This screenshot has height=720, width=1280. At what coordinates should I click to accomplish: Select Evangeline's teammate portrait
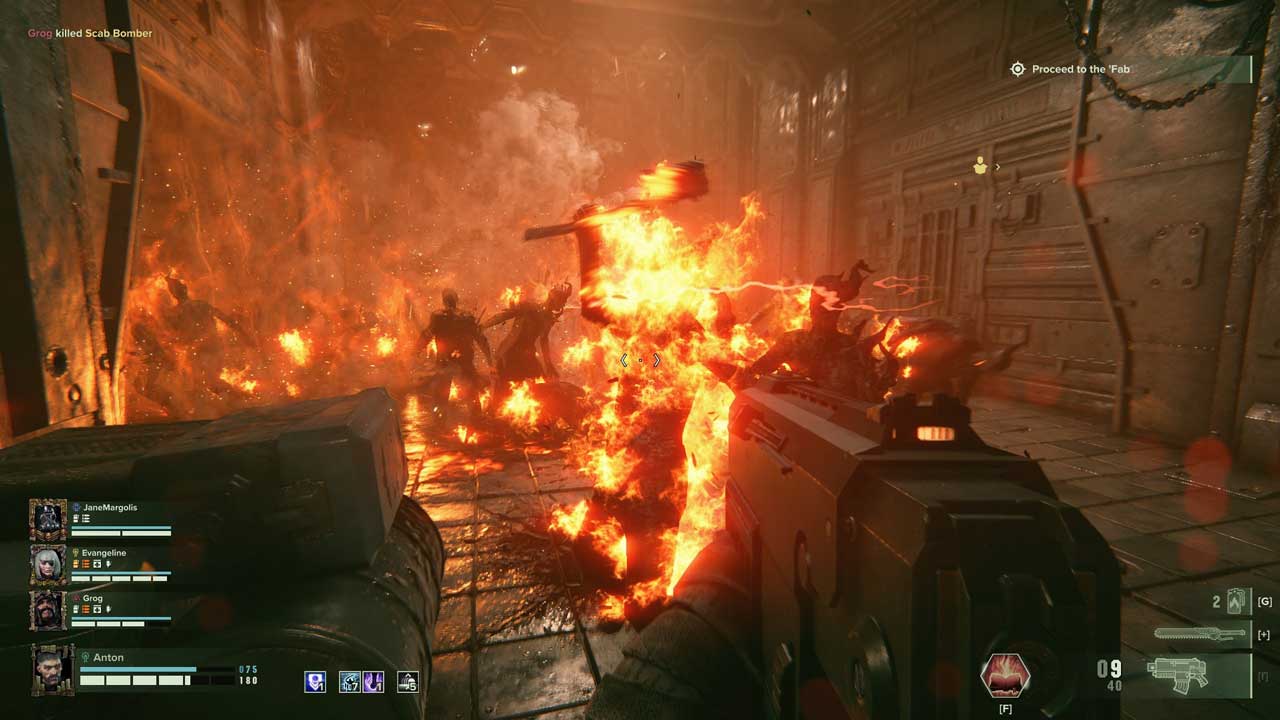point(47,565)
